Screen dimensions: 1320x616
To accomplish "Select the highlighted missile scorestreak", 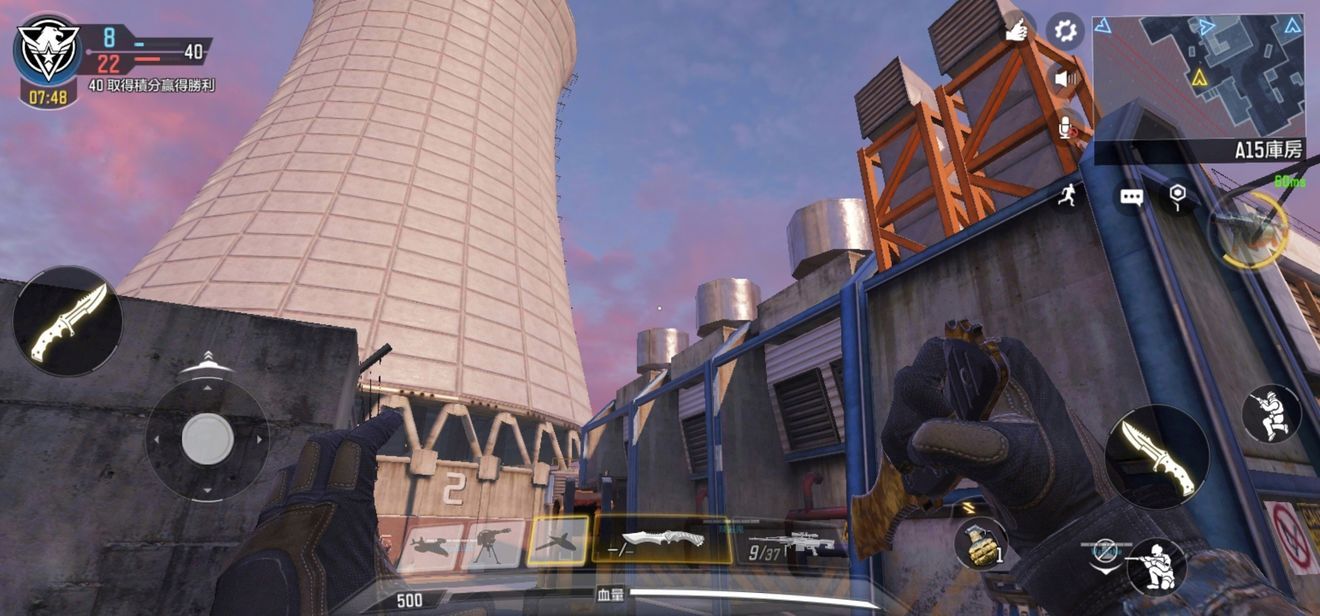I will coord(557,541).
